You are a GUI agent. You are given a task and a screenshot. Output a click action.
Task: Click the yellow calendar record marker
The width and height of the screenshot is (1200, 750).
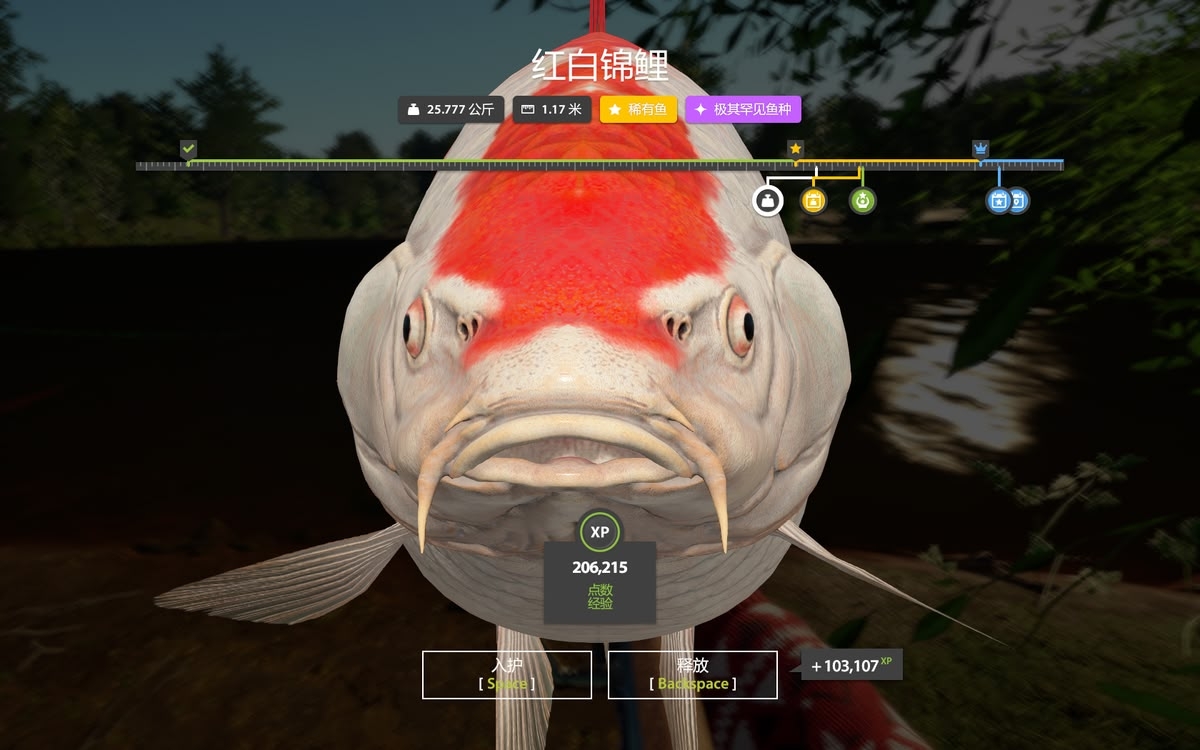point(814,201)
